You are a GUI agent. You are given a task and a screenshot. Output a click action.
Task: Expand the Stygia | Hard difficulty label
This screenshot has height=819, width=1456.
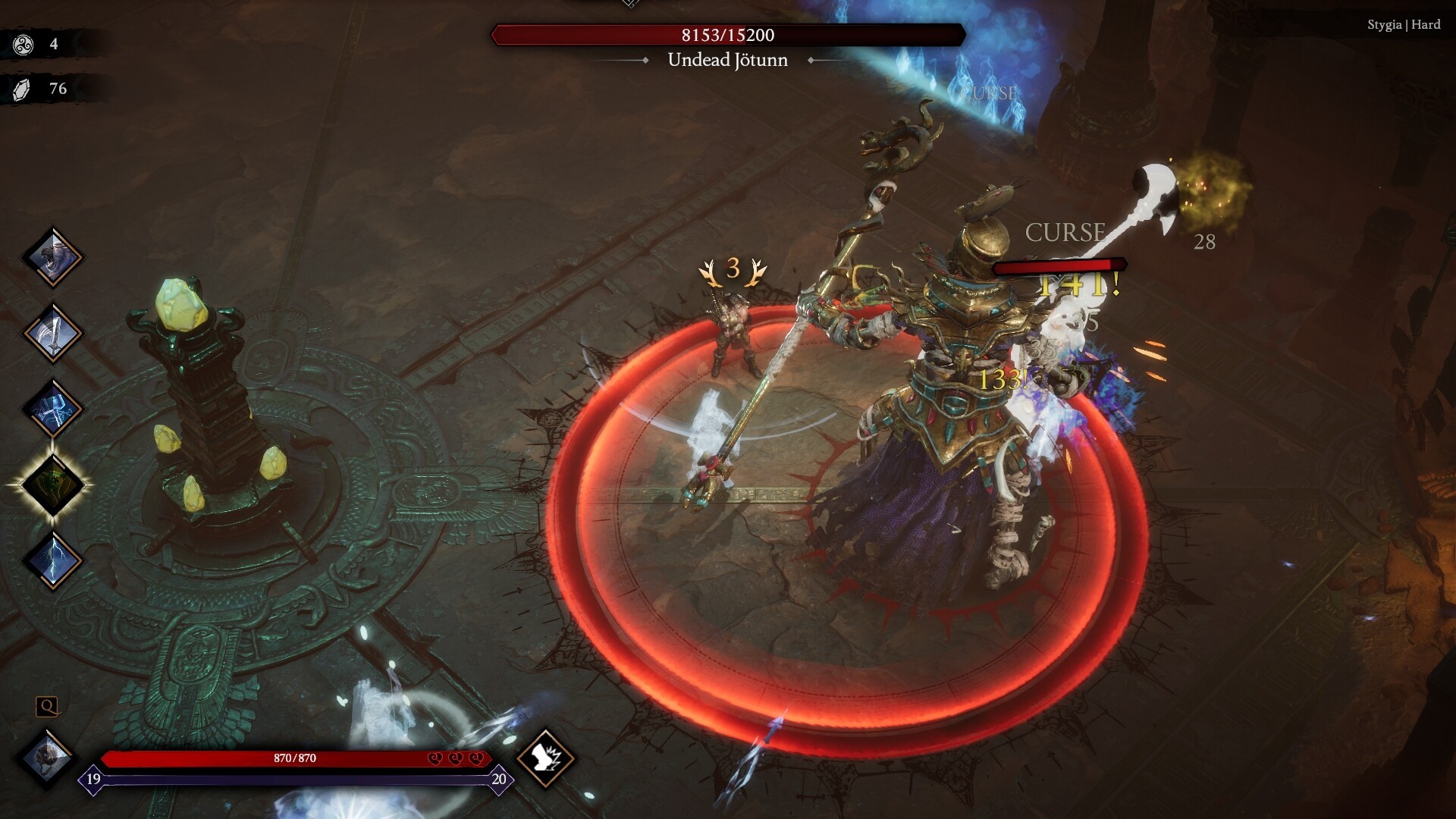pyautogui.click(x=1403, y=24)
